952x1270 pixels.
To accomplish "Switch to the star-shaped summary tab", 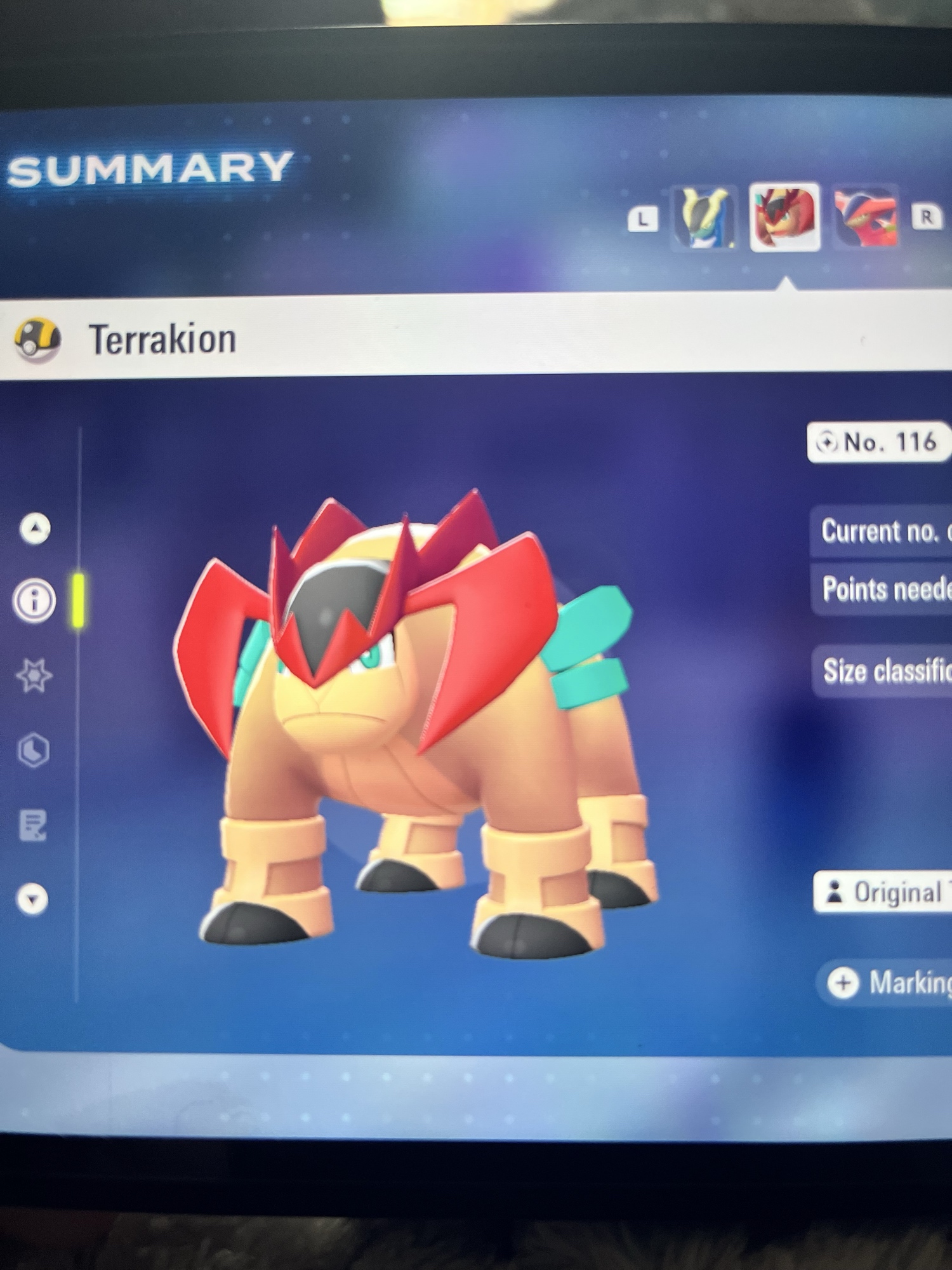I will [34, 675].
